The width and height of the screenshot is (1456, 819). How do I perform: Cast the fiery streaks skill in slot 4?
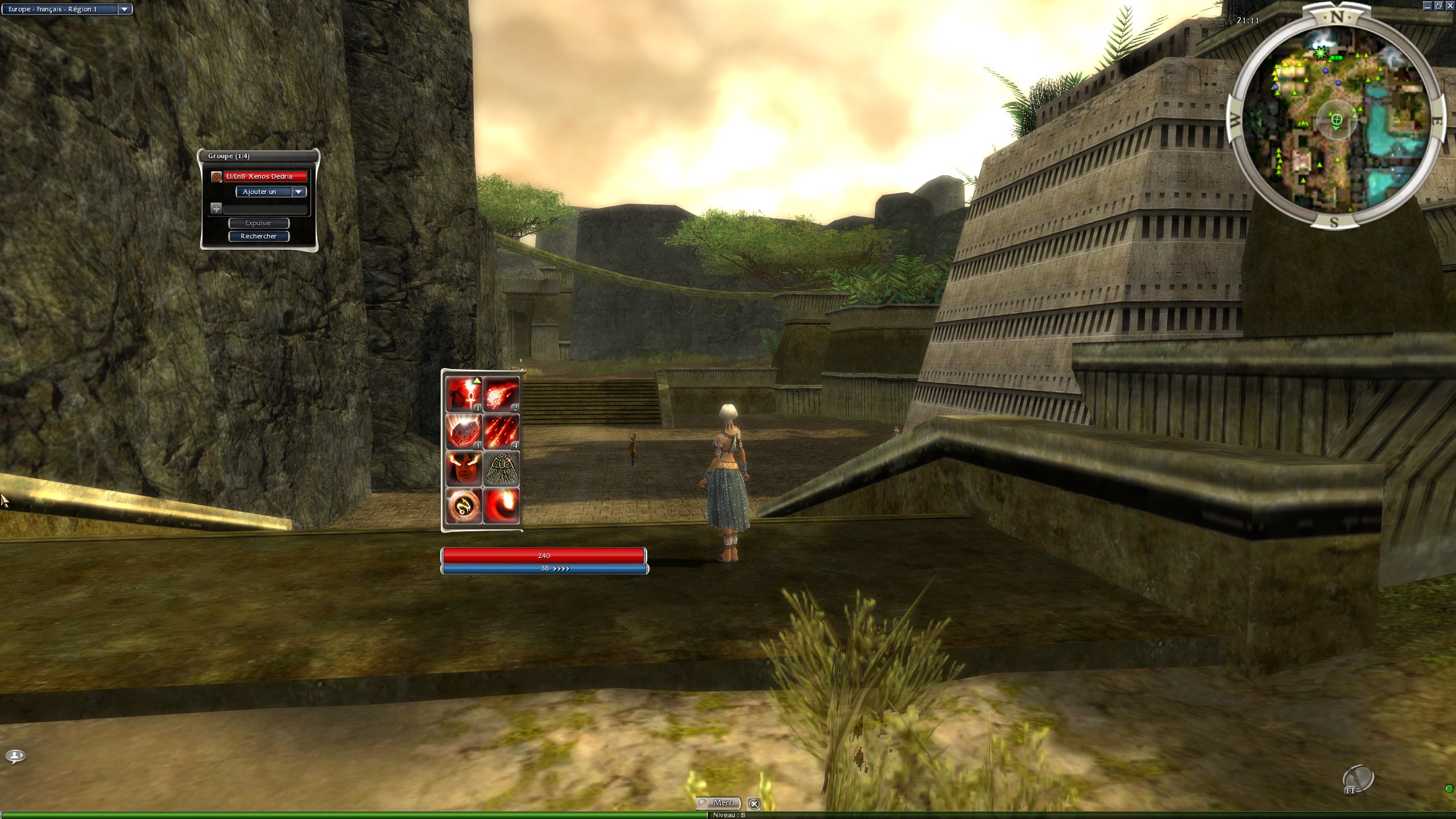[501, 432]
